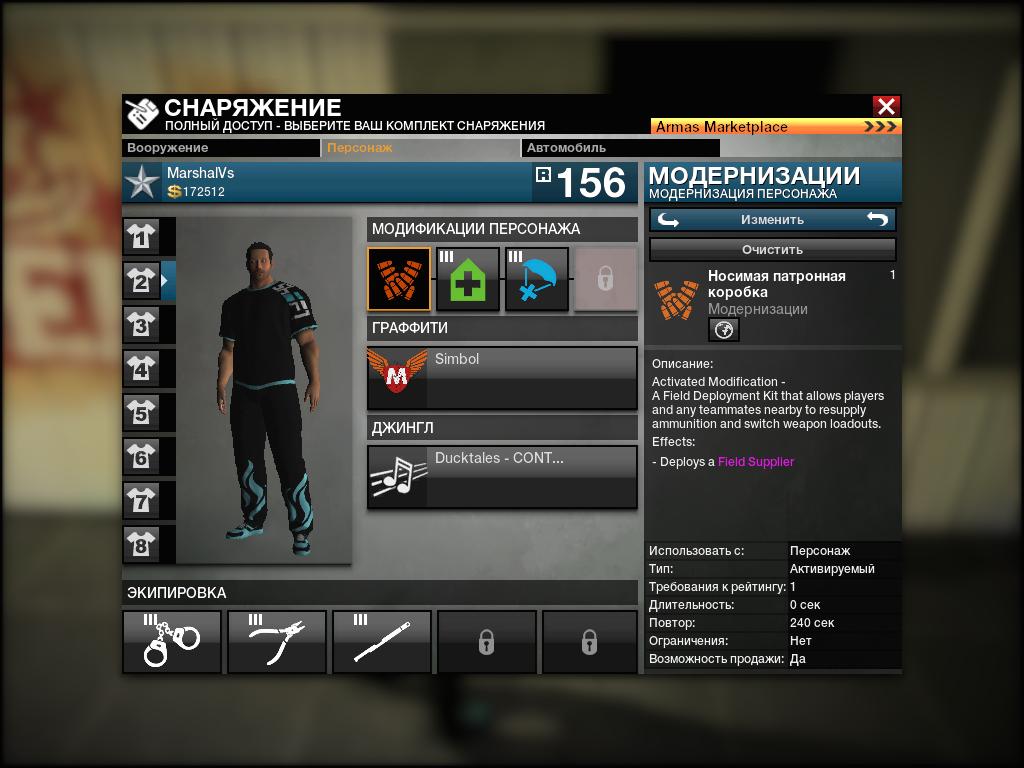The width and height of the screenshot is (1024, 768).
Task: Open the Armas Marketplace banner
Action: pos(776,127)
